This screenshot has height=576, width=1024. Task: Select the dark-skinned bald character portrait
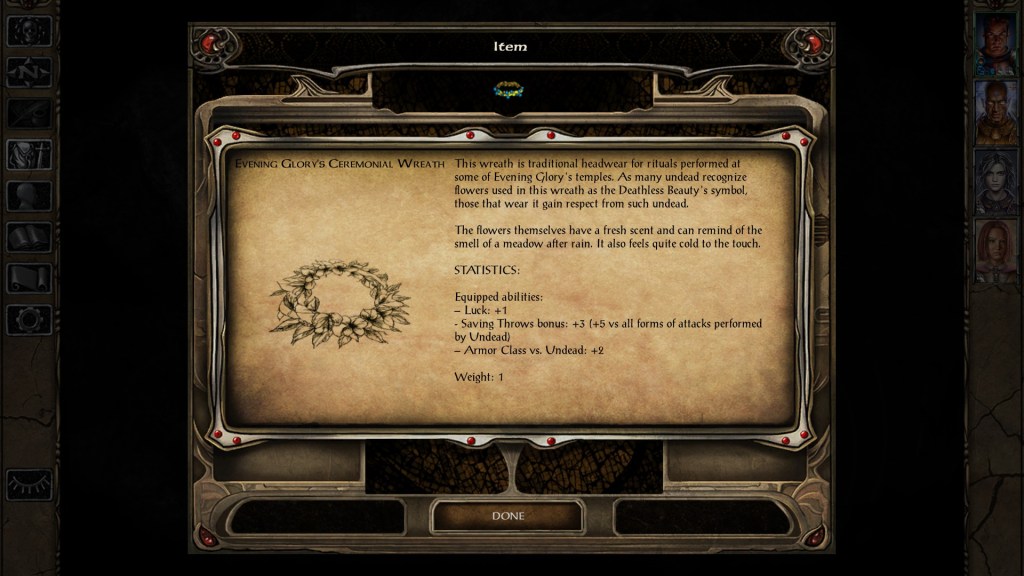(x=996, y=112)
